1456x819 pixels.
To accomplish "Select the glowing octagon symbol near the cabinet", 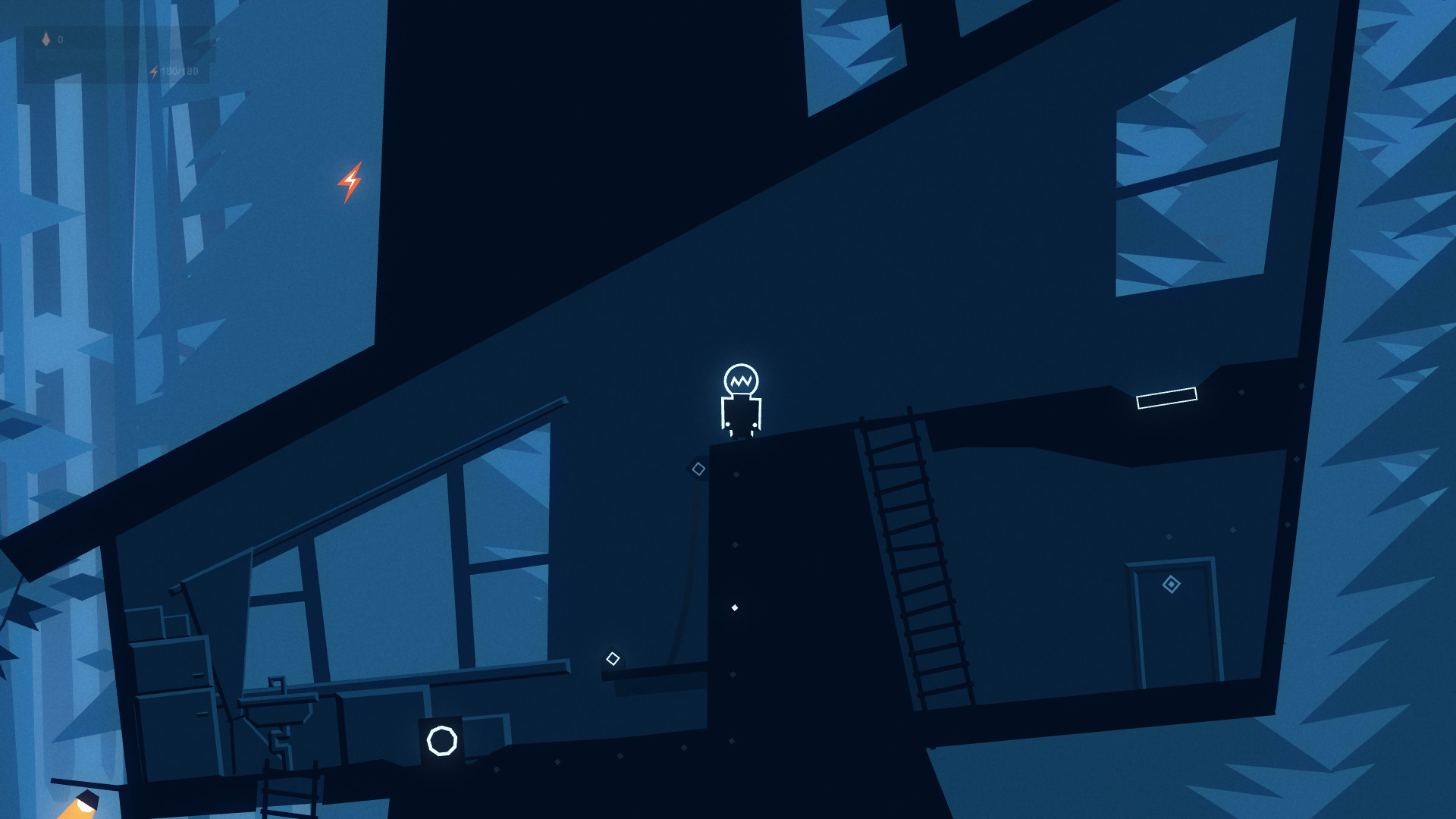I will (441, 742).
